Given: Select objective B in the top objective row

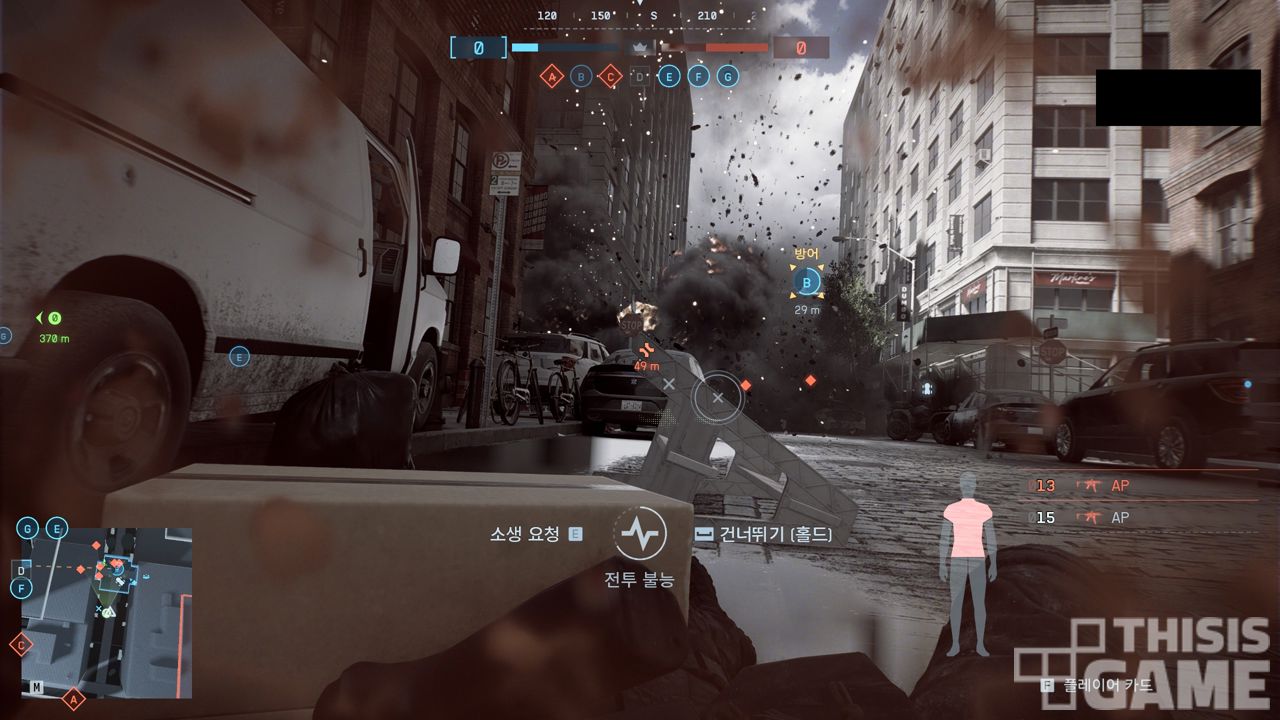Looking at the screenshot, I should pos(581,76).
